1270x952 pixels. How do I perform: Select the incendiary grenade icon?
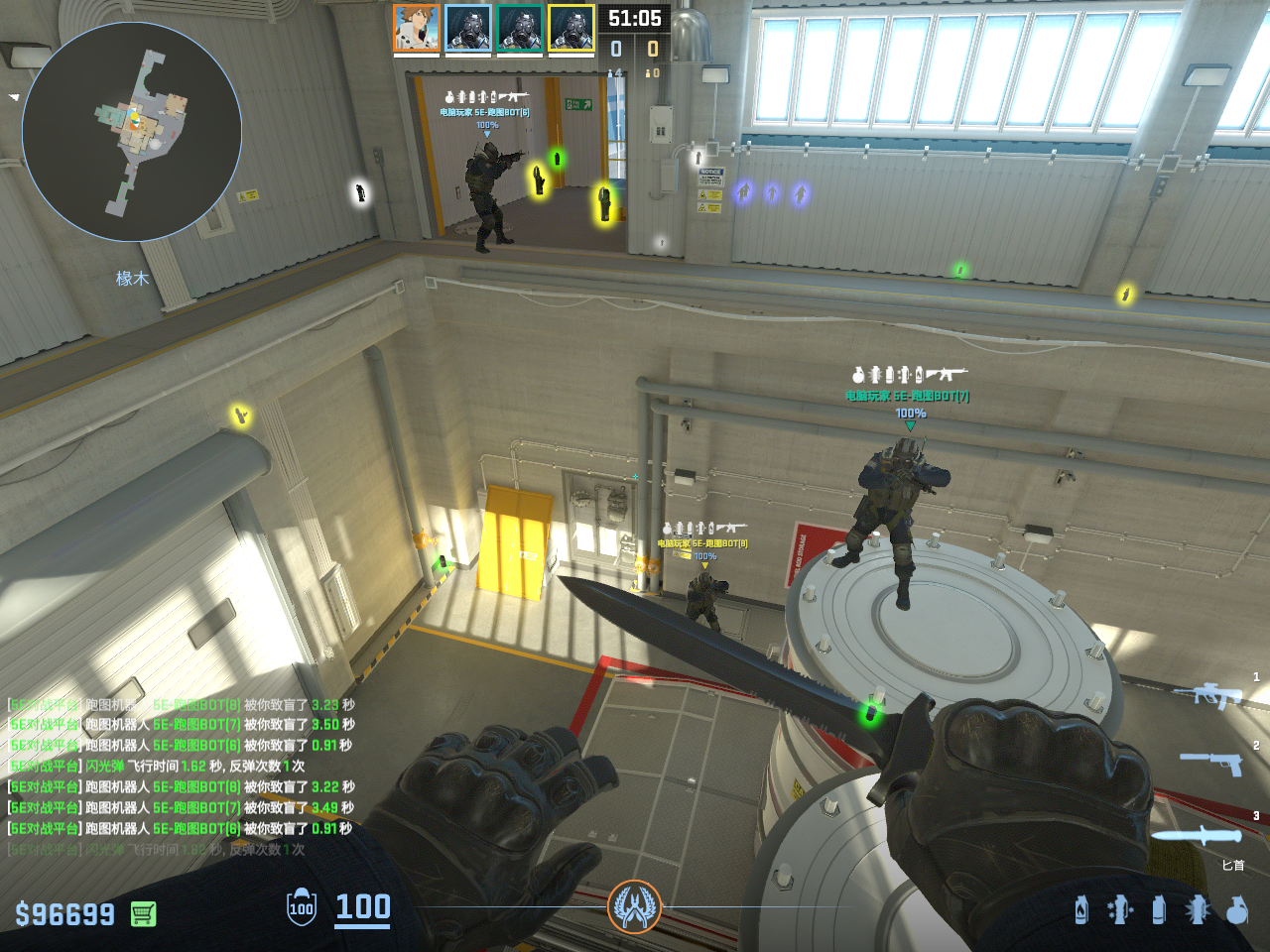click(1081, 909)
